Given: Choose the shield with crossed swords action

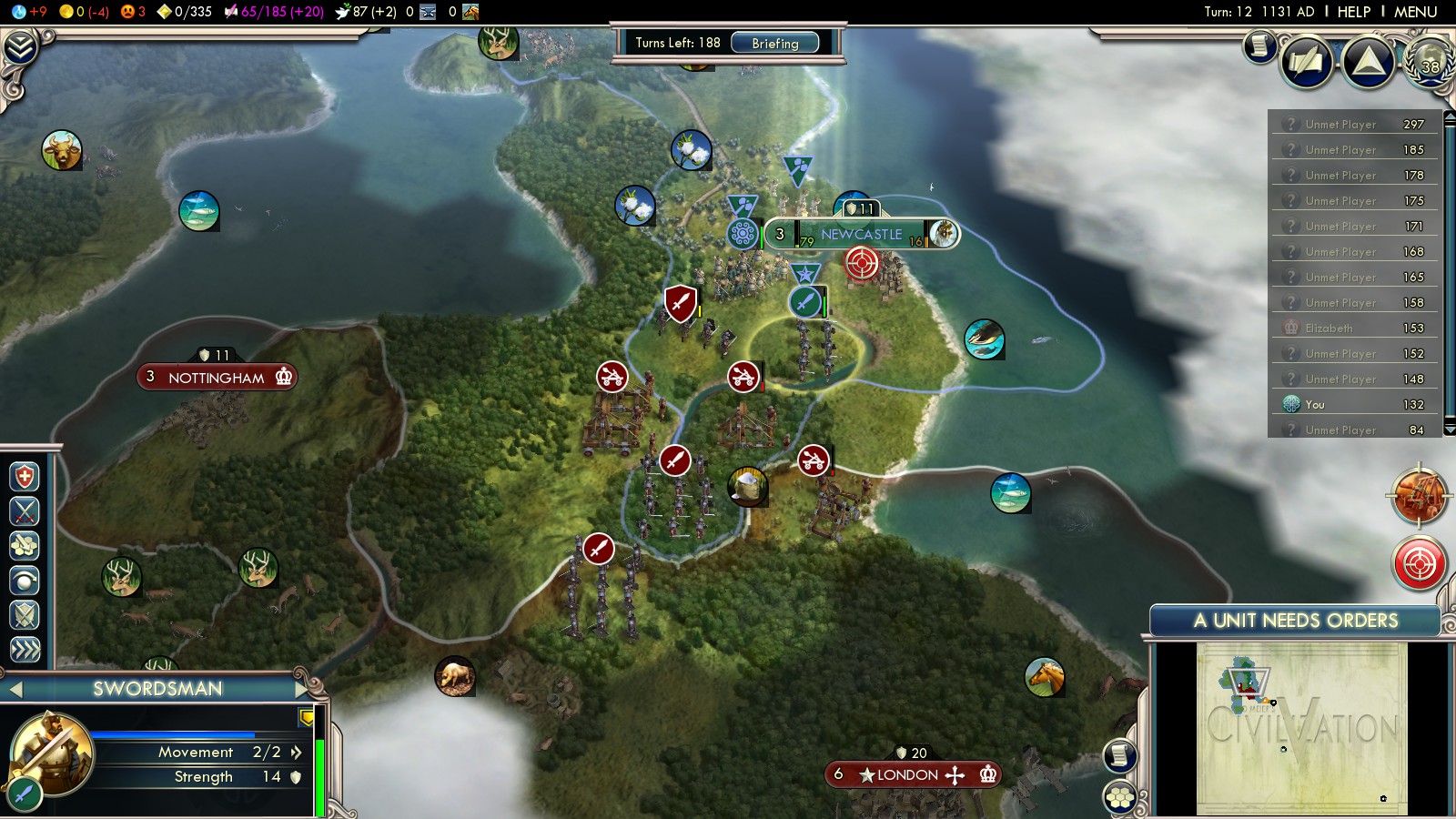Looking at the screenshot, I should click(25, 615).
